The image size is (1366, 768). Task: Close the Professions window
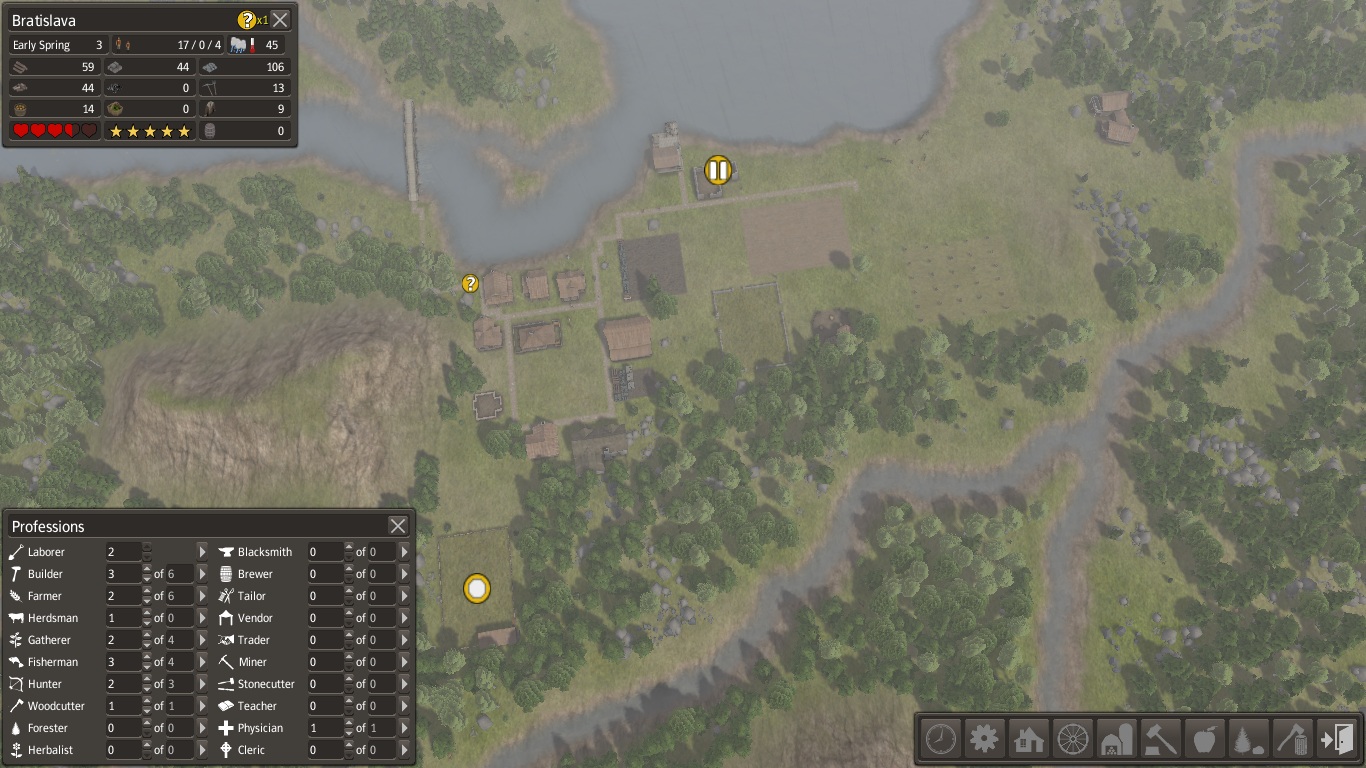click(x=398, y=526)
